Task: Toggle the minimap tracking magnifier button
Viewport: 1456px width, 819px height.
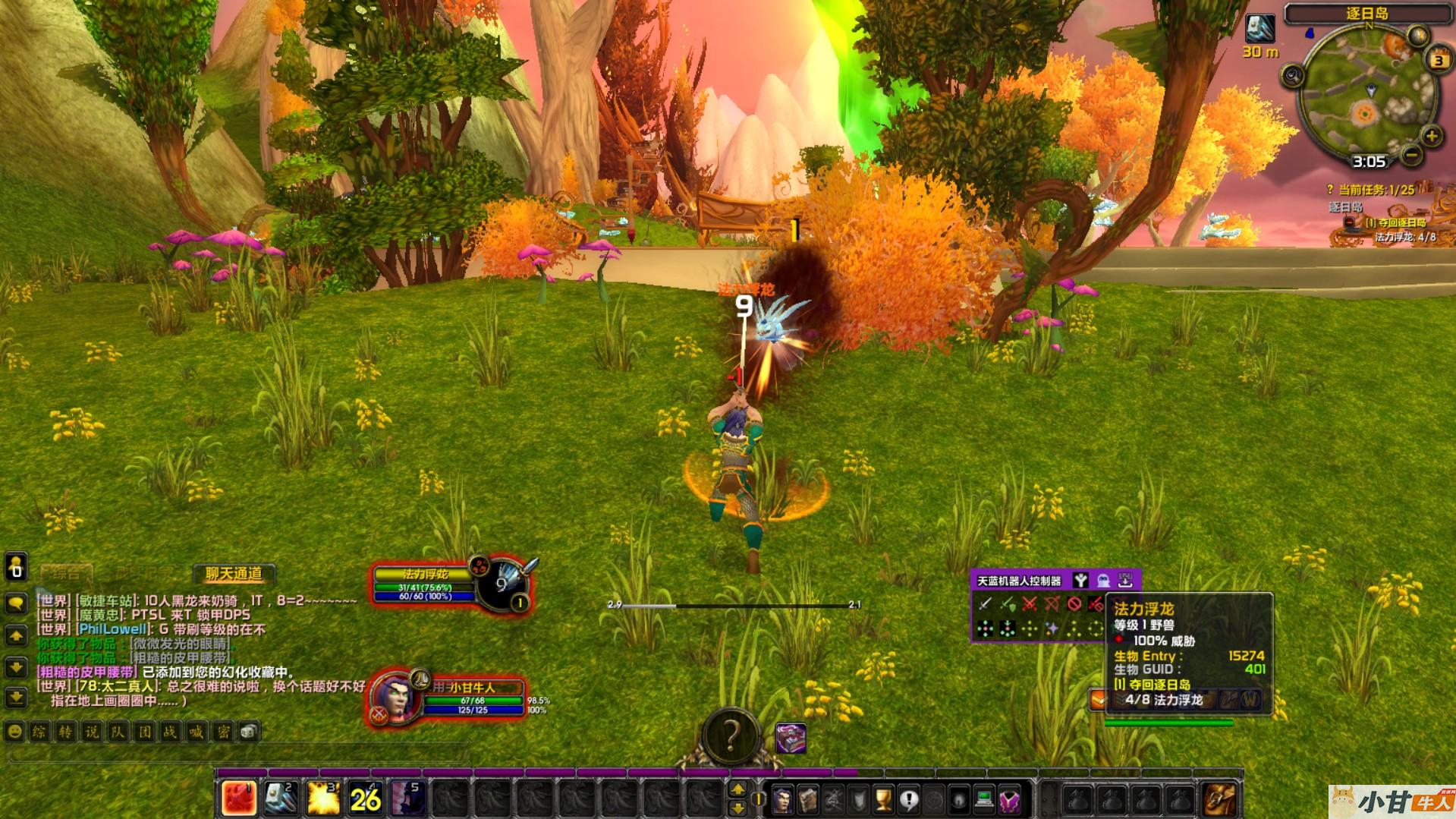Action: [1292, 76]
